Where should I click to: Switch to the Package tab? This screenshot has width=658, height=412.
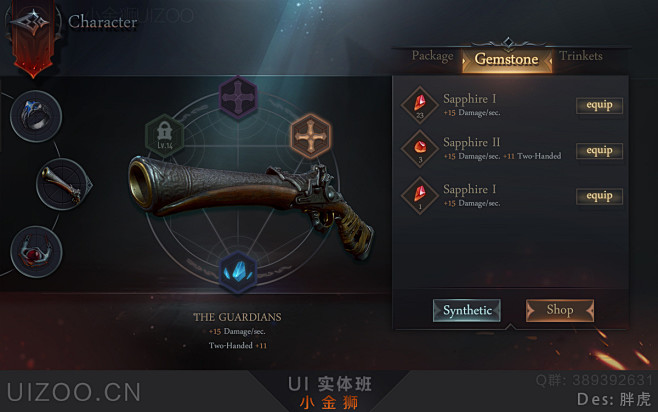(x=432, y=56)
